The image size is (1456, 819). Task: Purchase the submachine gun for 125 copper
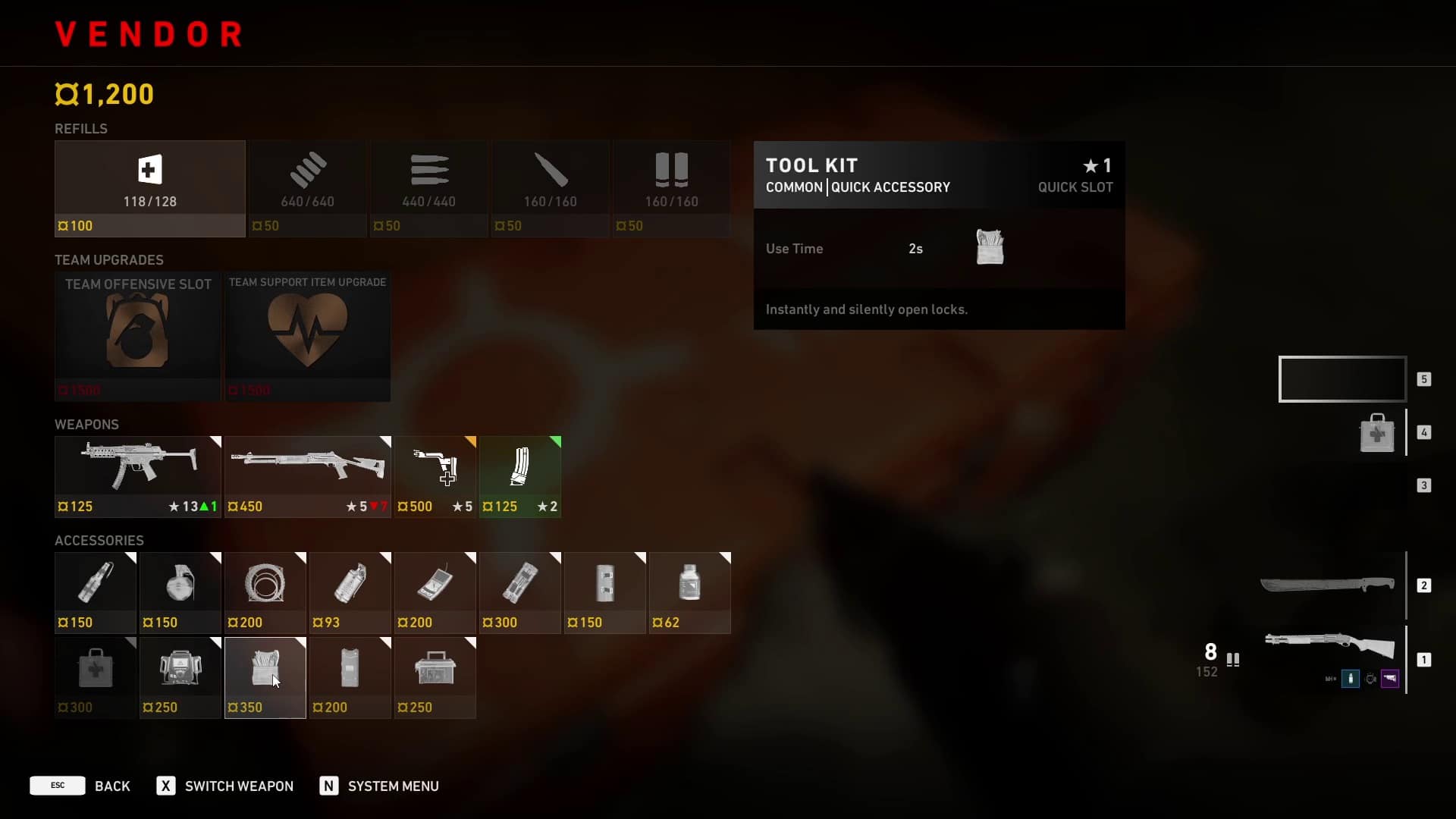pos(137,476)
